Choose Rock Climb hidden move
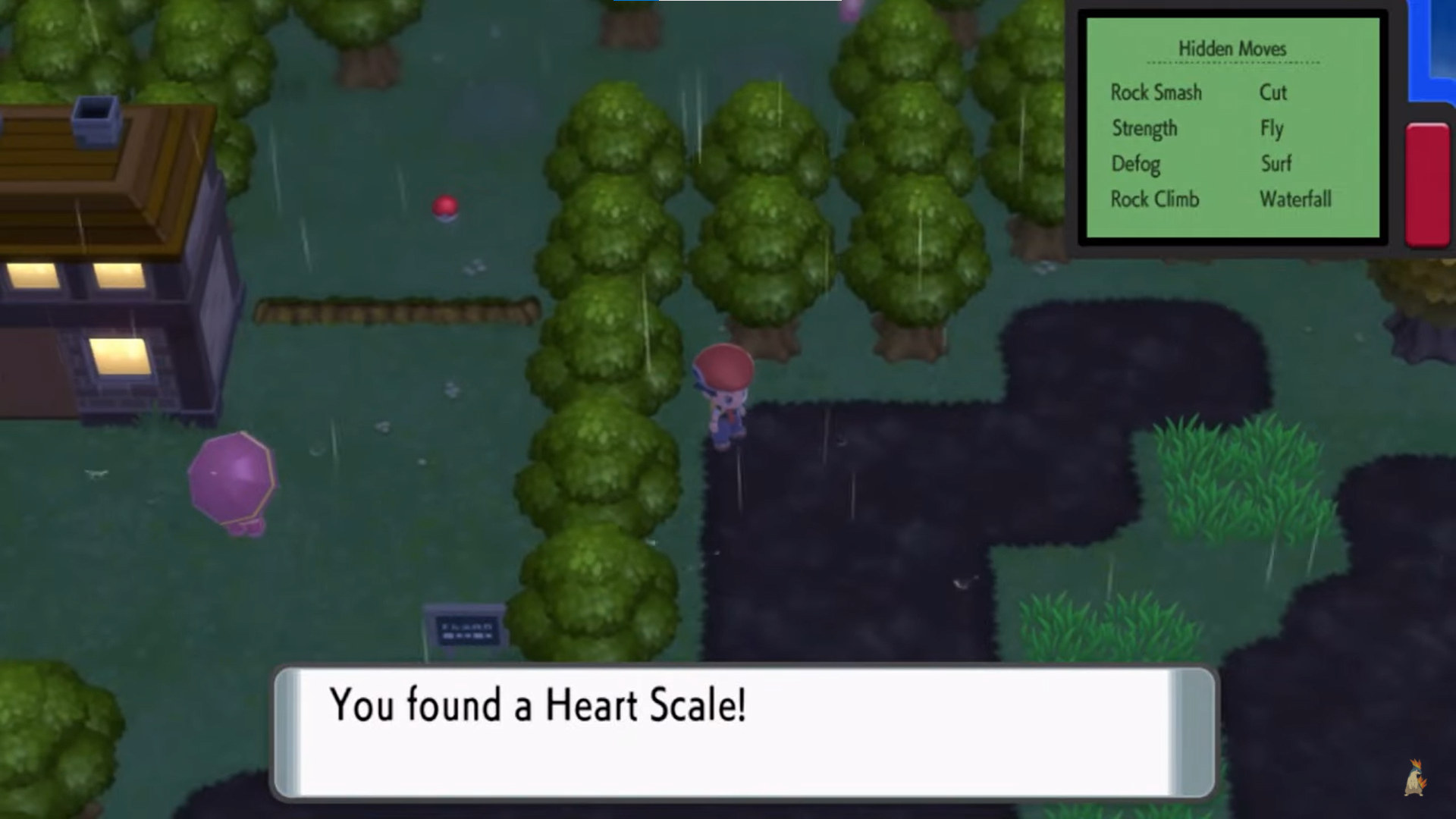The height and width of the screenshot is (819, 1456). 1155,199
